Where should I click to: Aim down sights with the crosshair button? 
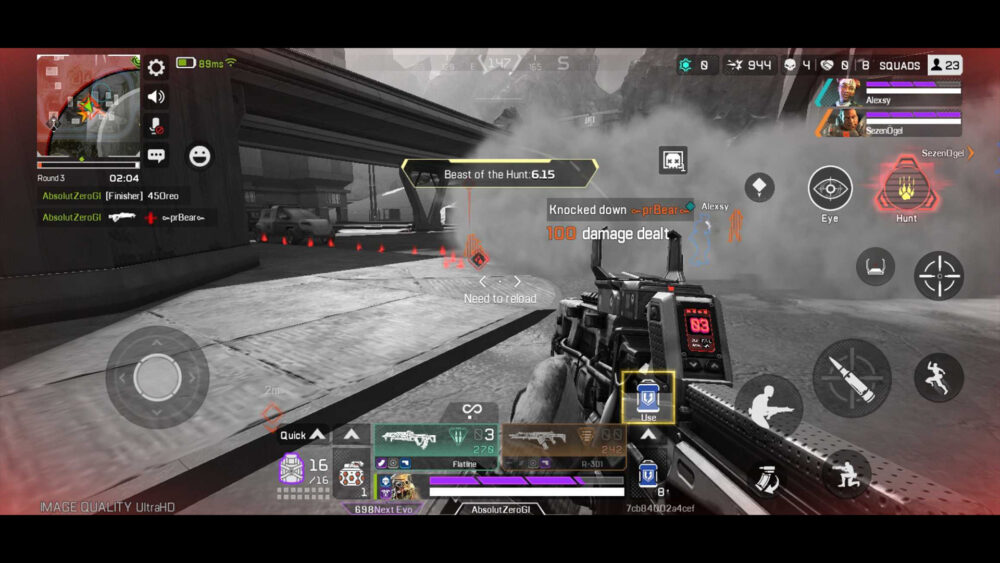[938, 276]
